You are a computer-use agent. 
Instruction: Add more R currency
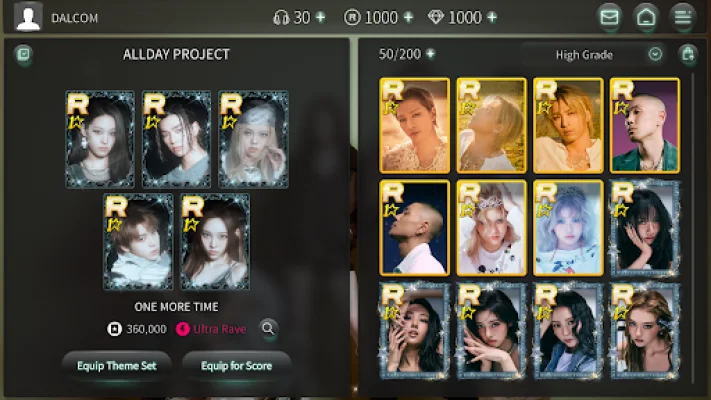tap(408, 17)
